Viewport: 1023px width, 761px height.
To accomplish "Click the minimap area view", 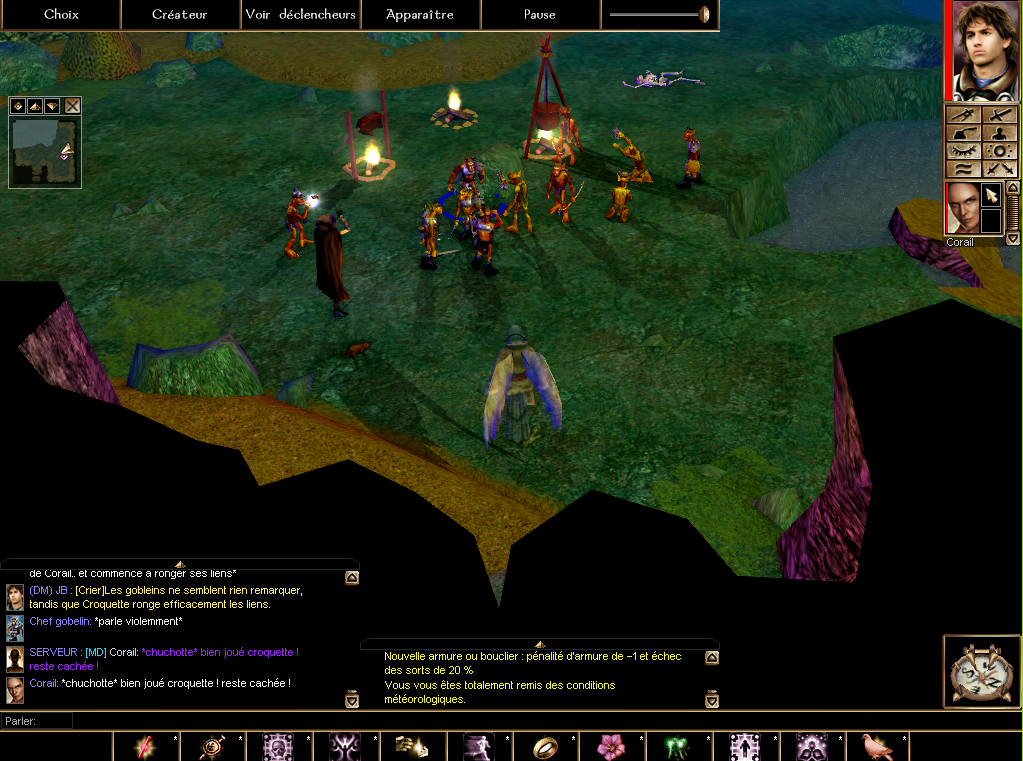I will coord(44,151).
